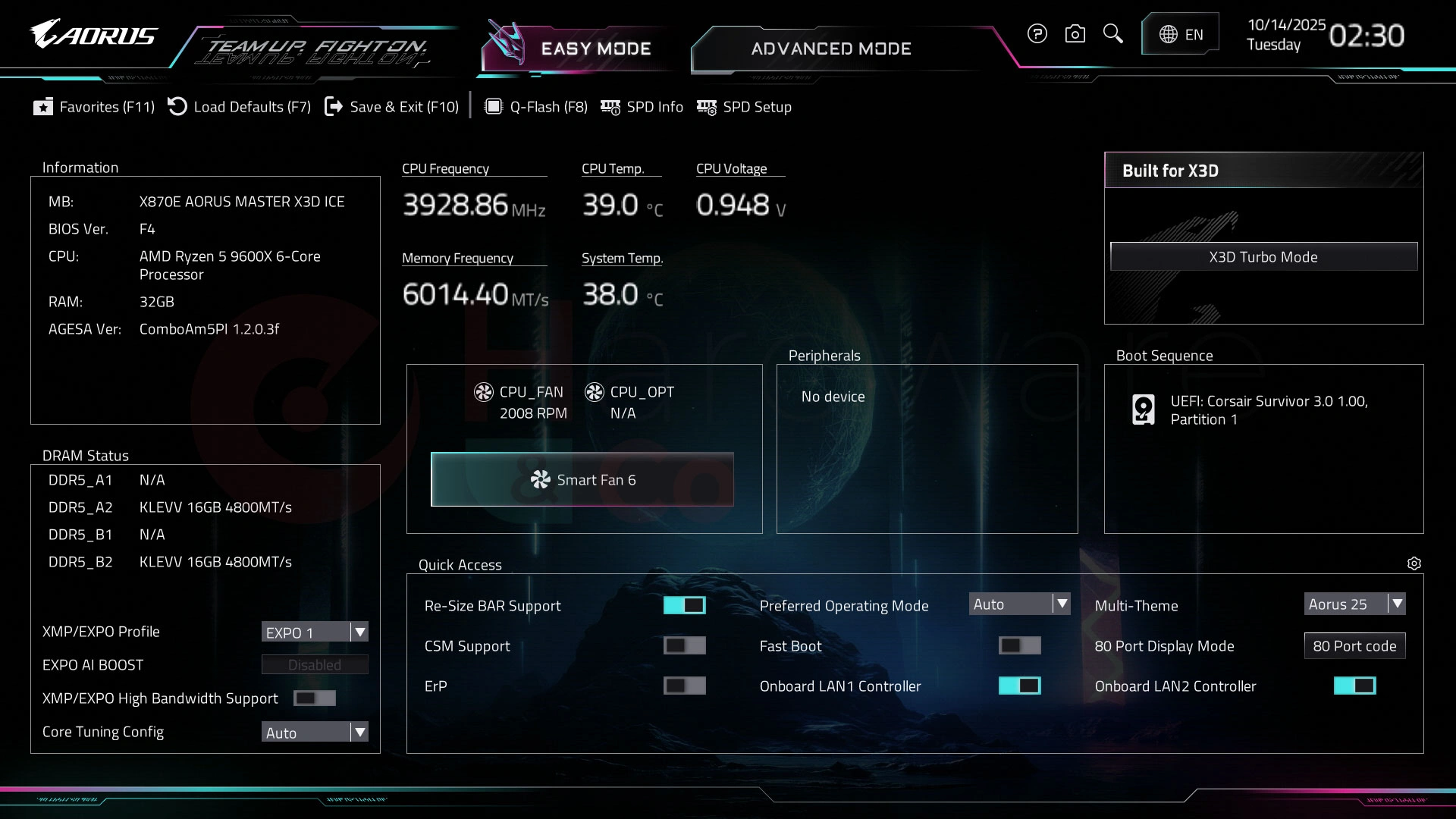Screen dimensions: 1456x819
Task: Open Core Tuning Config dropdown
Action: pyautogui.click(x=315, y=733)
